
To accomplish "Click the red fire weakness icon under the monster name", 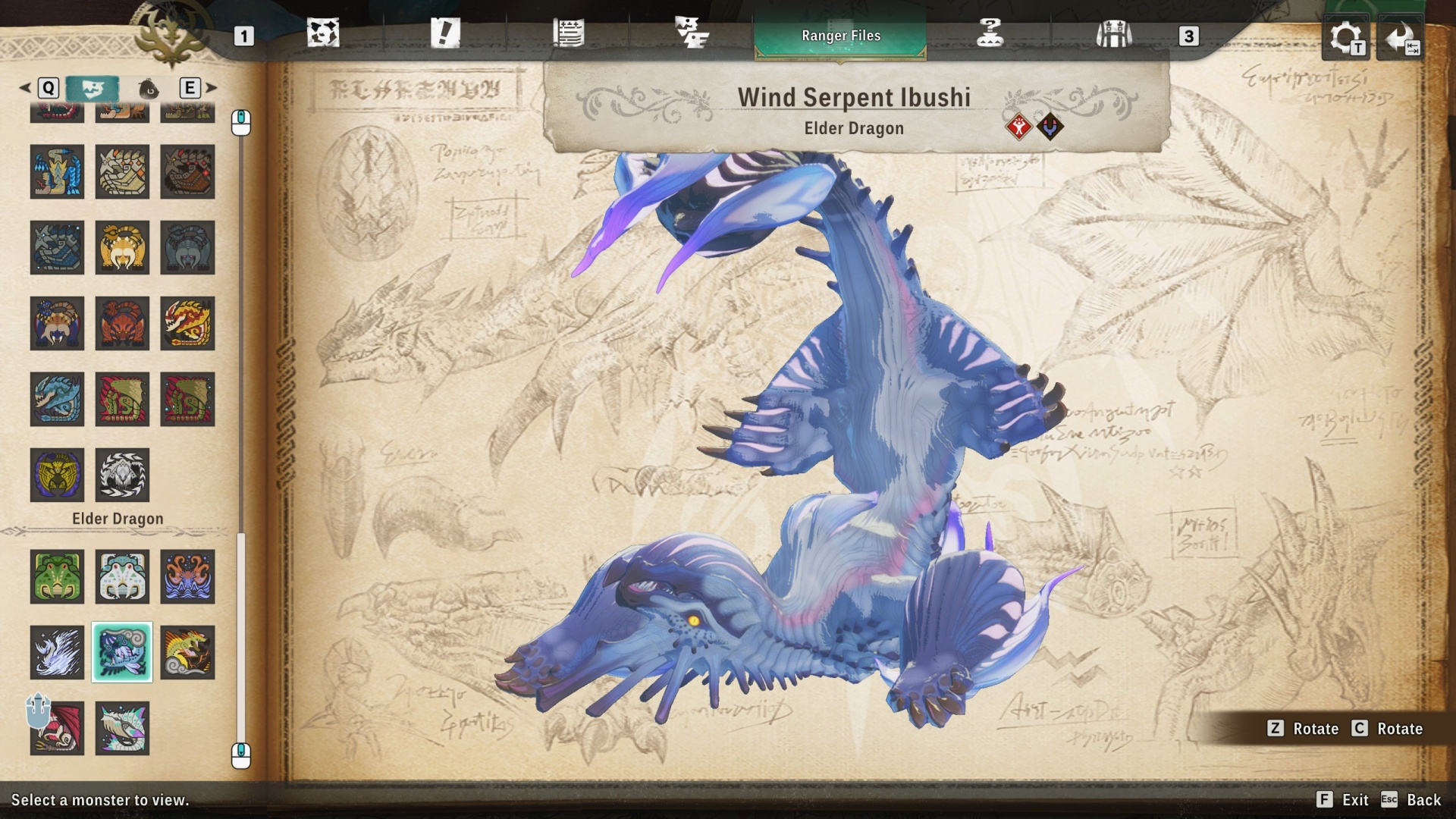I will pyautogui.click(x=1018, y=125).
